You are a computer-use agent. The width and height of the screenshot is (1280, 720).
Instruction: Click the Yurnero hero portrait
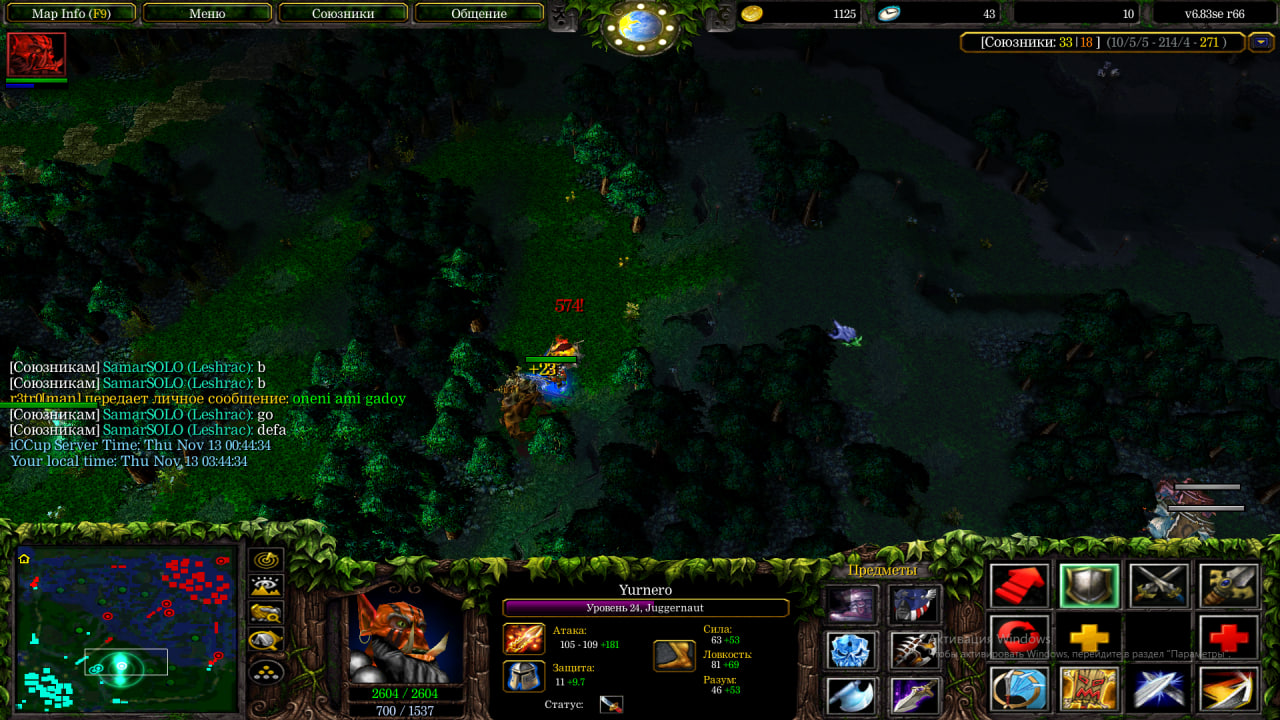[x=405, y=636]
